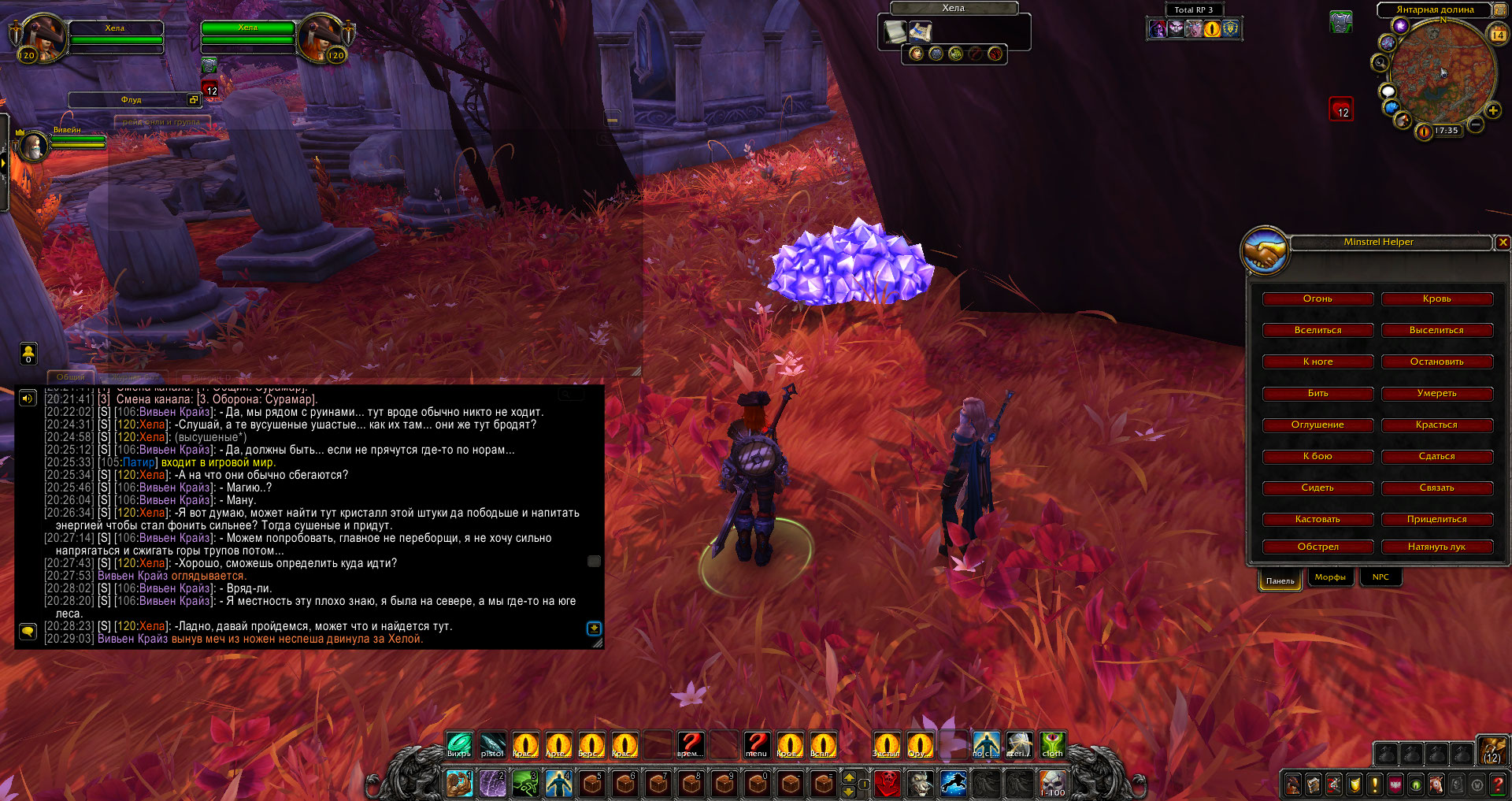The image size is (1512, 801).
Task: Trigger the Кровь action button
Action: 1436,299
